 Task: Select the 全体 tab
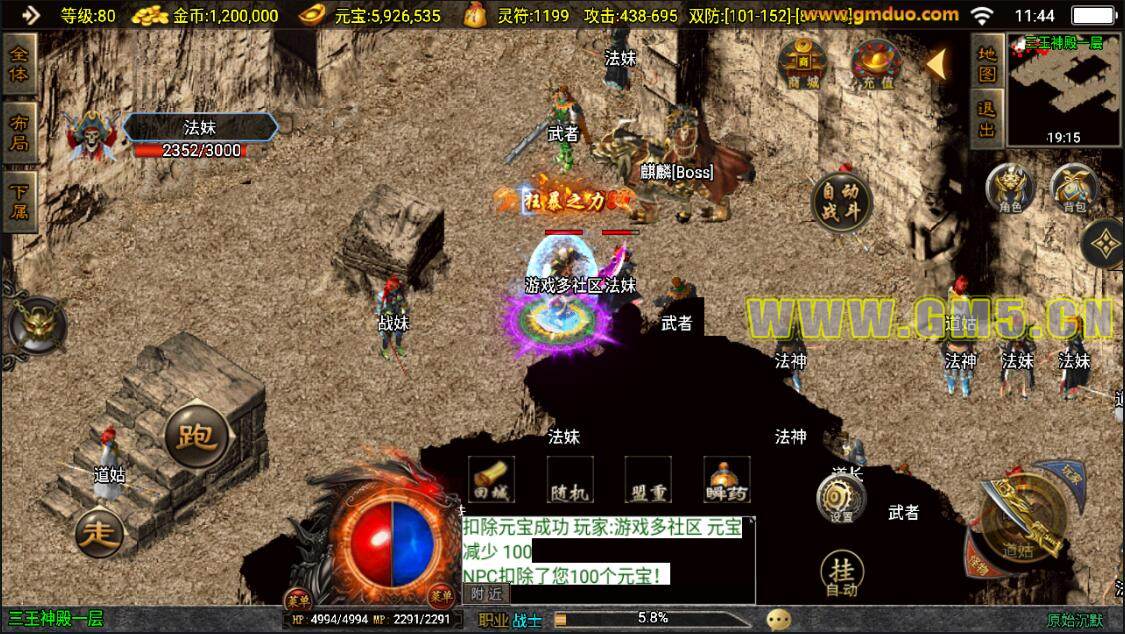click(x=20, y=63)
